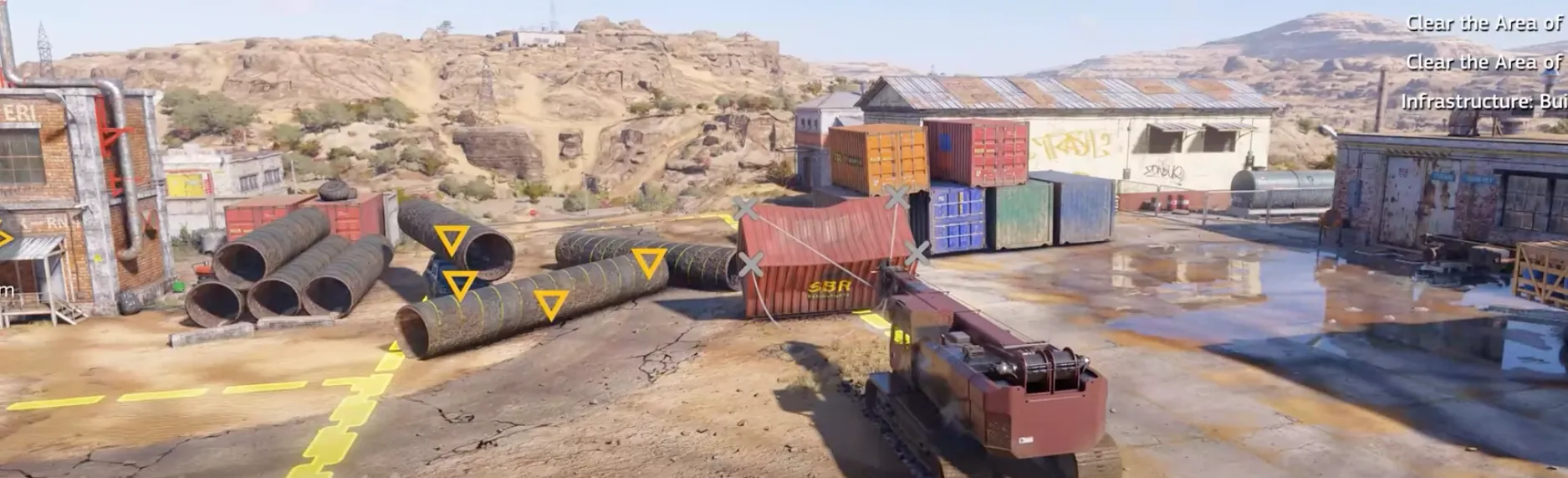
Task: Select the X marker at the container's upper-right corner
Action: tap(896, 198)
